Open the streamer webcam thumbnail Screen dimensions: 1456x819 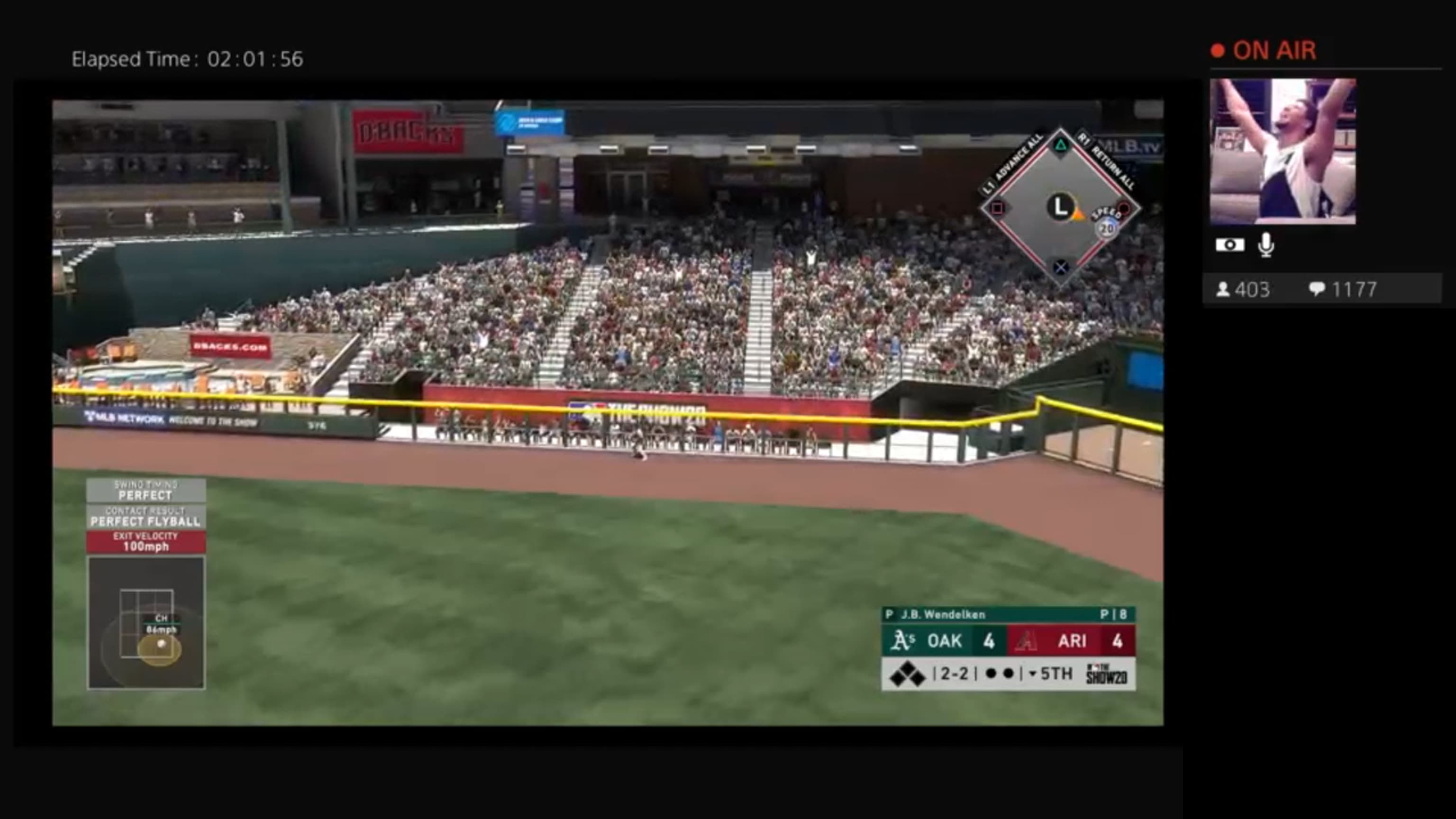1282,152
